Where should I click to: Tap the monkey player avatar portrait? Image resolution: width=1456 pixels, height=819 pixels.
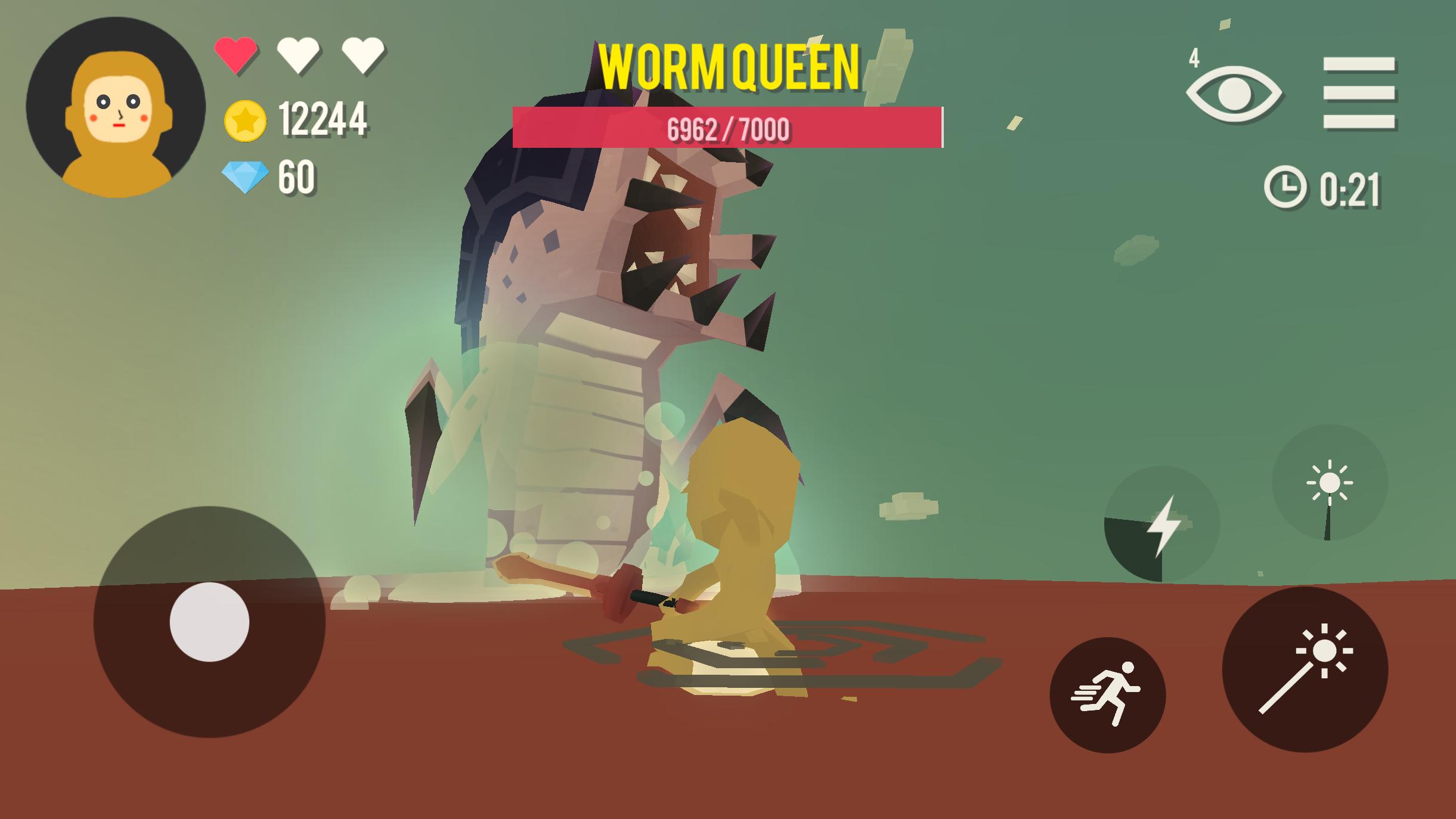pyautogui.click(x=116, y=107)
